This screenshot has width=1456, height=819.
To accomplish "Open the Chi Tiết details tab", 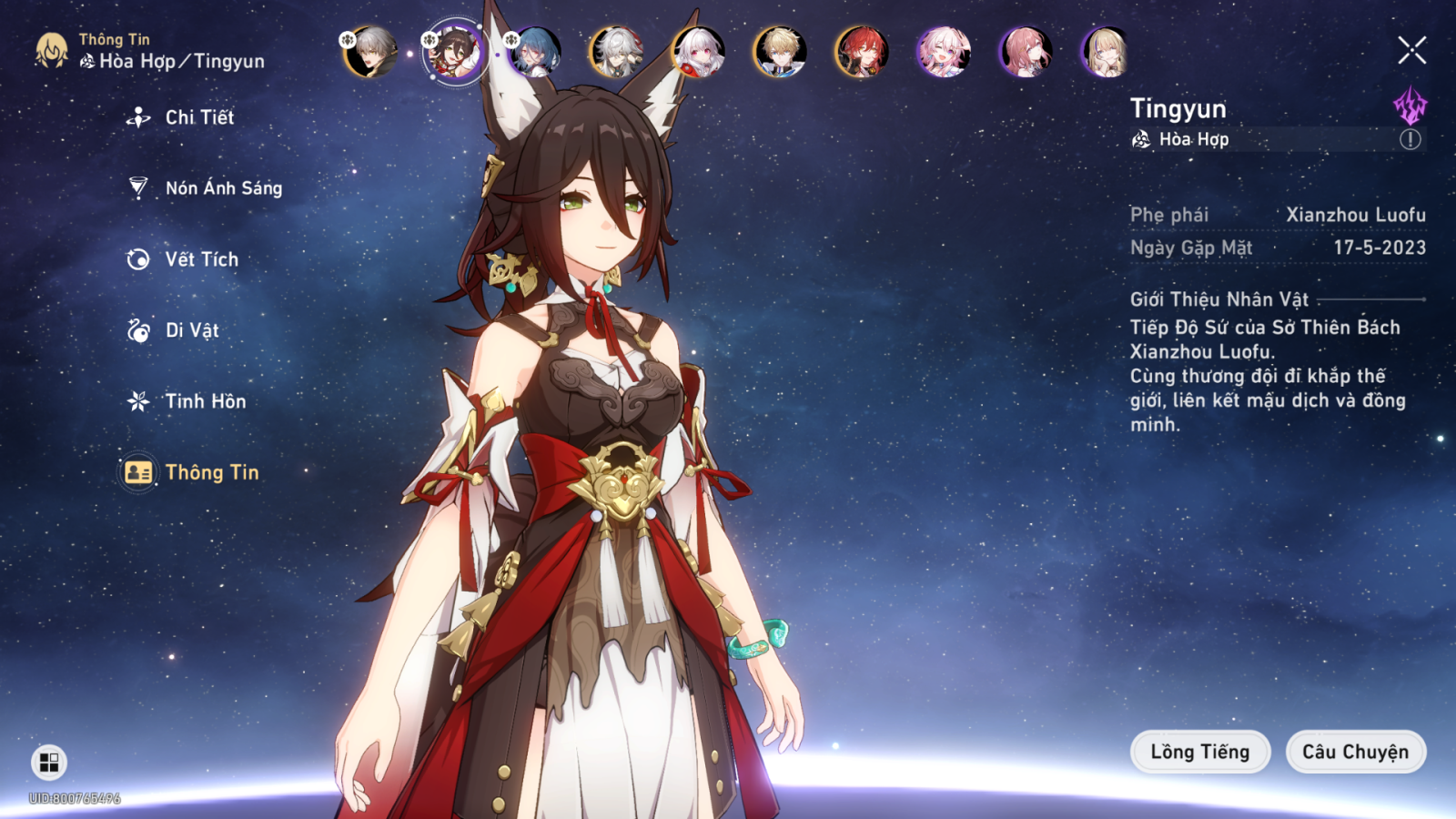I will [x=198, y=117].
